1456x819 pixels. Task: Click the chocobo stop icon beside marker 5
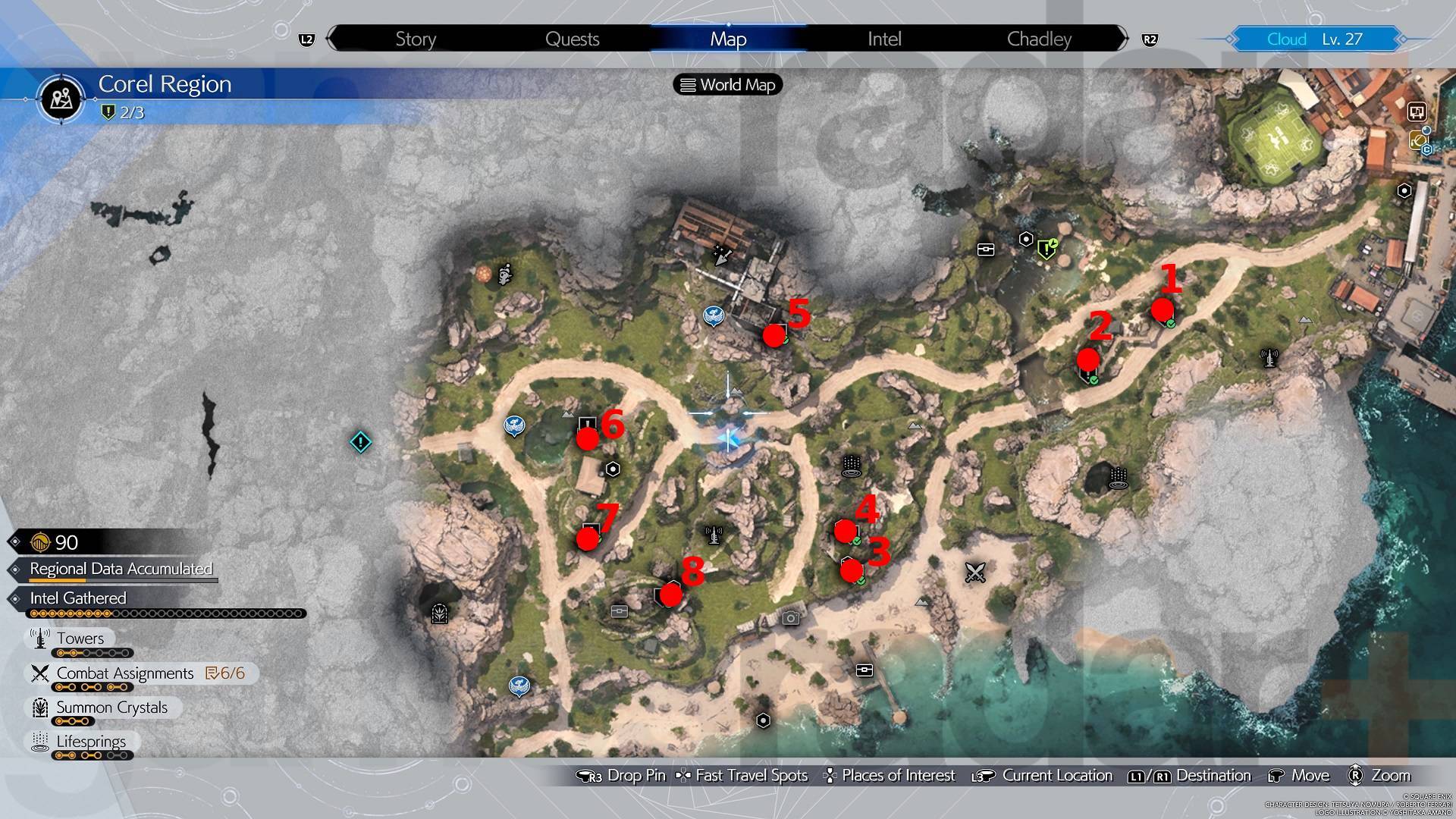tap(714, 315)
